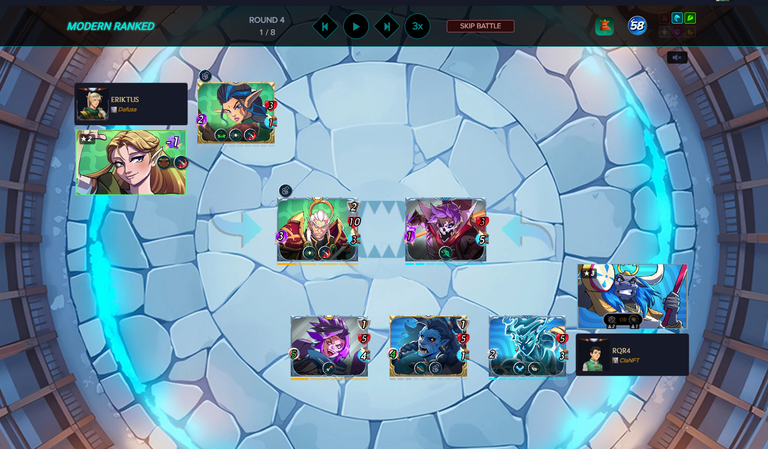Jump to the previous round
This screenshot has height=449, width=768.
325,26
